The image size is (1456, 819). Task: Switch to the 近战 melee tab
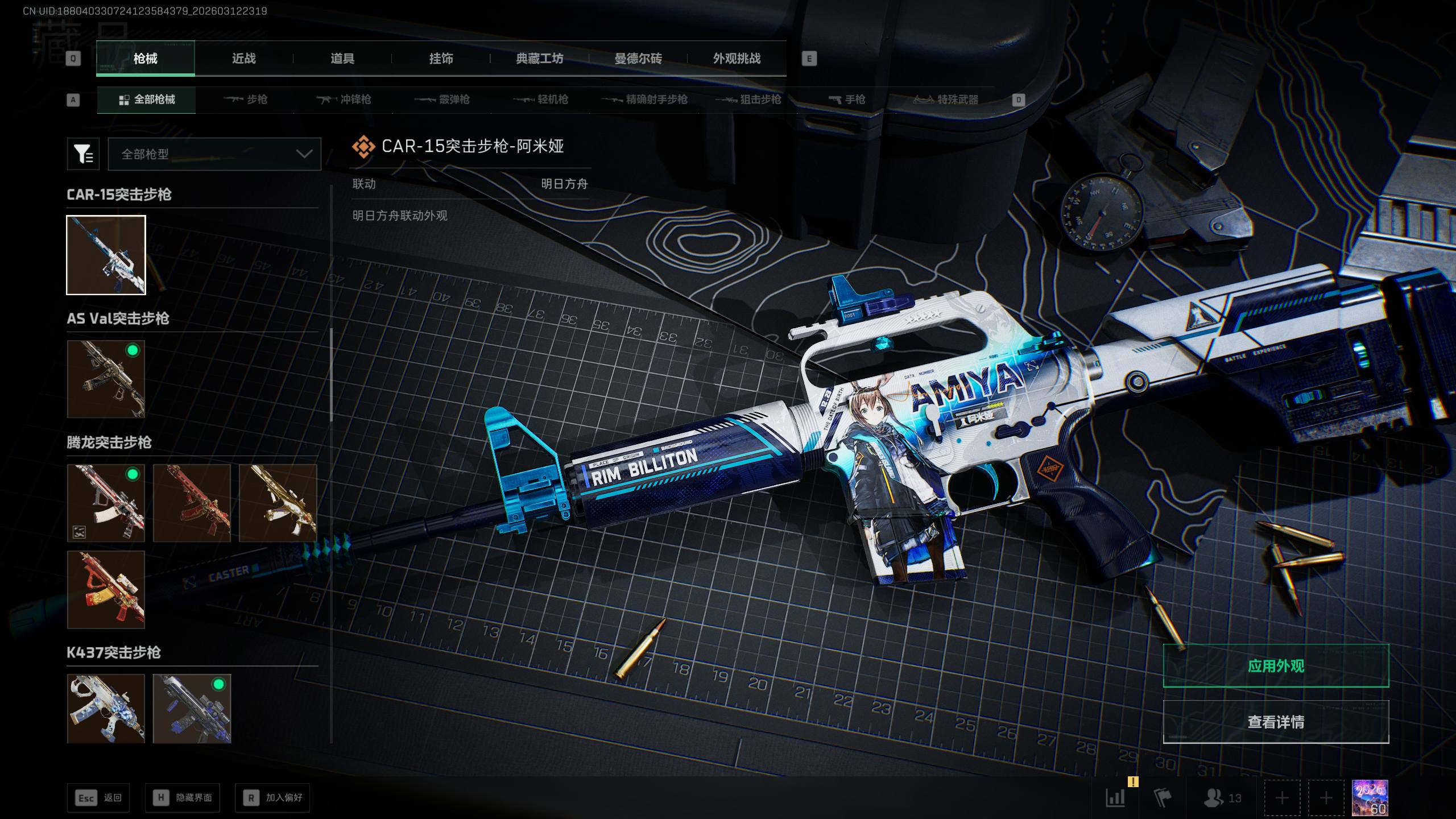point(243,59)
